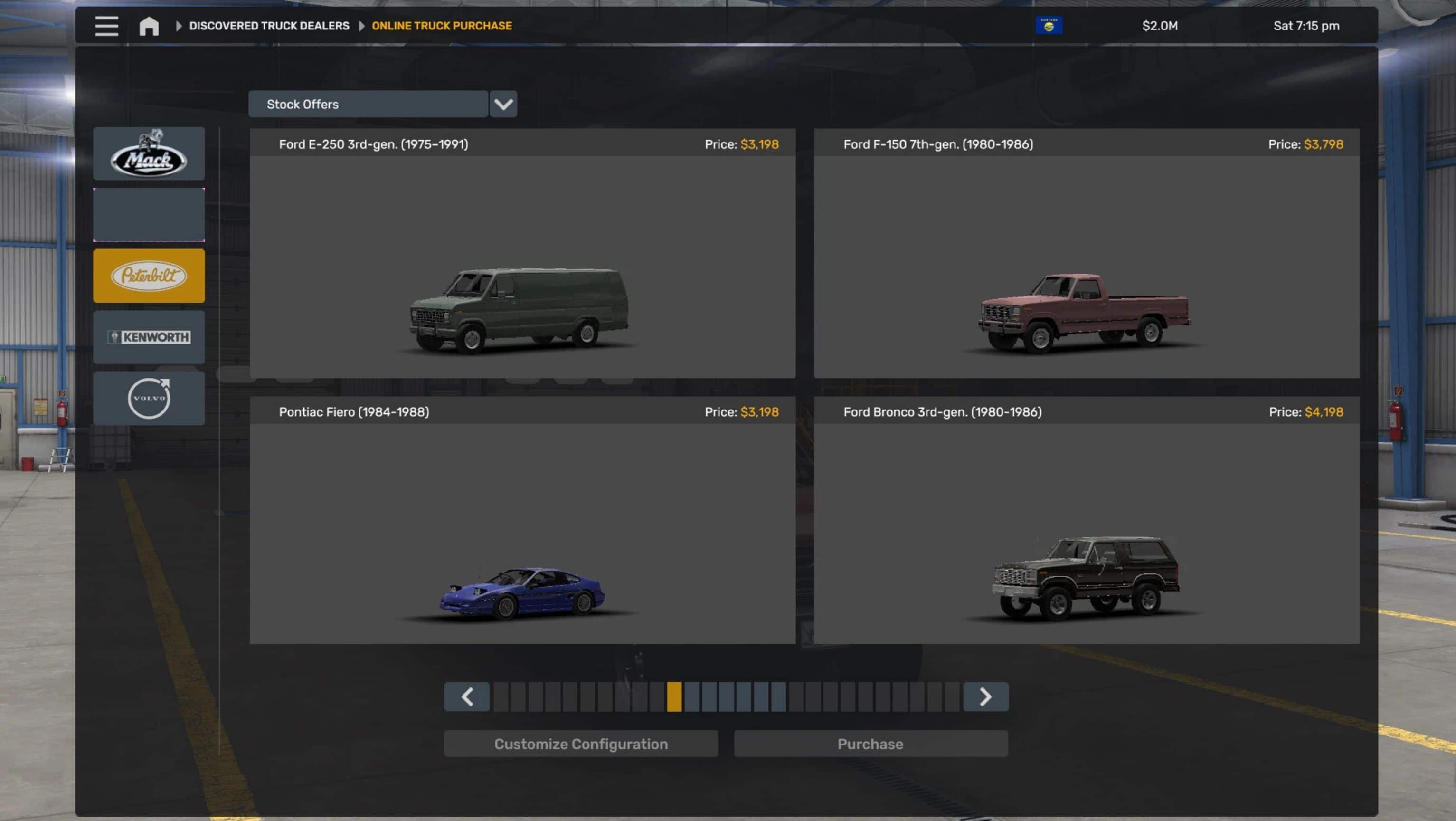Open the hamburger menu

coord(106,26)
